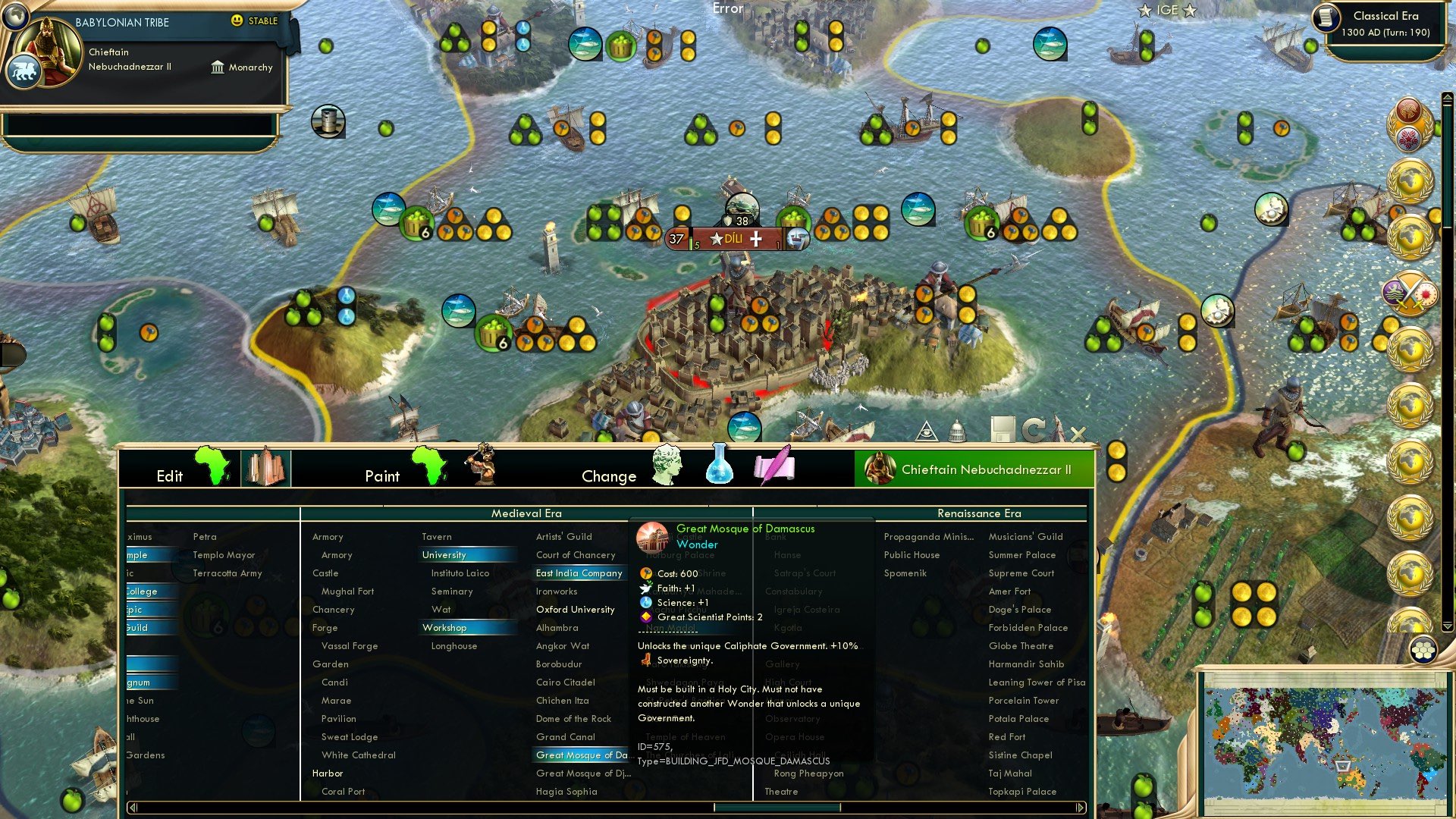Image resolution: width=1456 pixels, height=819 pixels.
Task: Close the editor with the X icon
Action: (x=1077, y=435)
